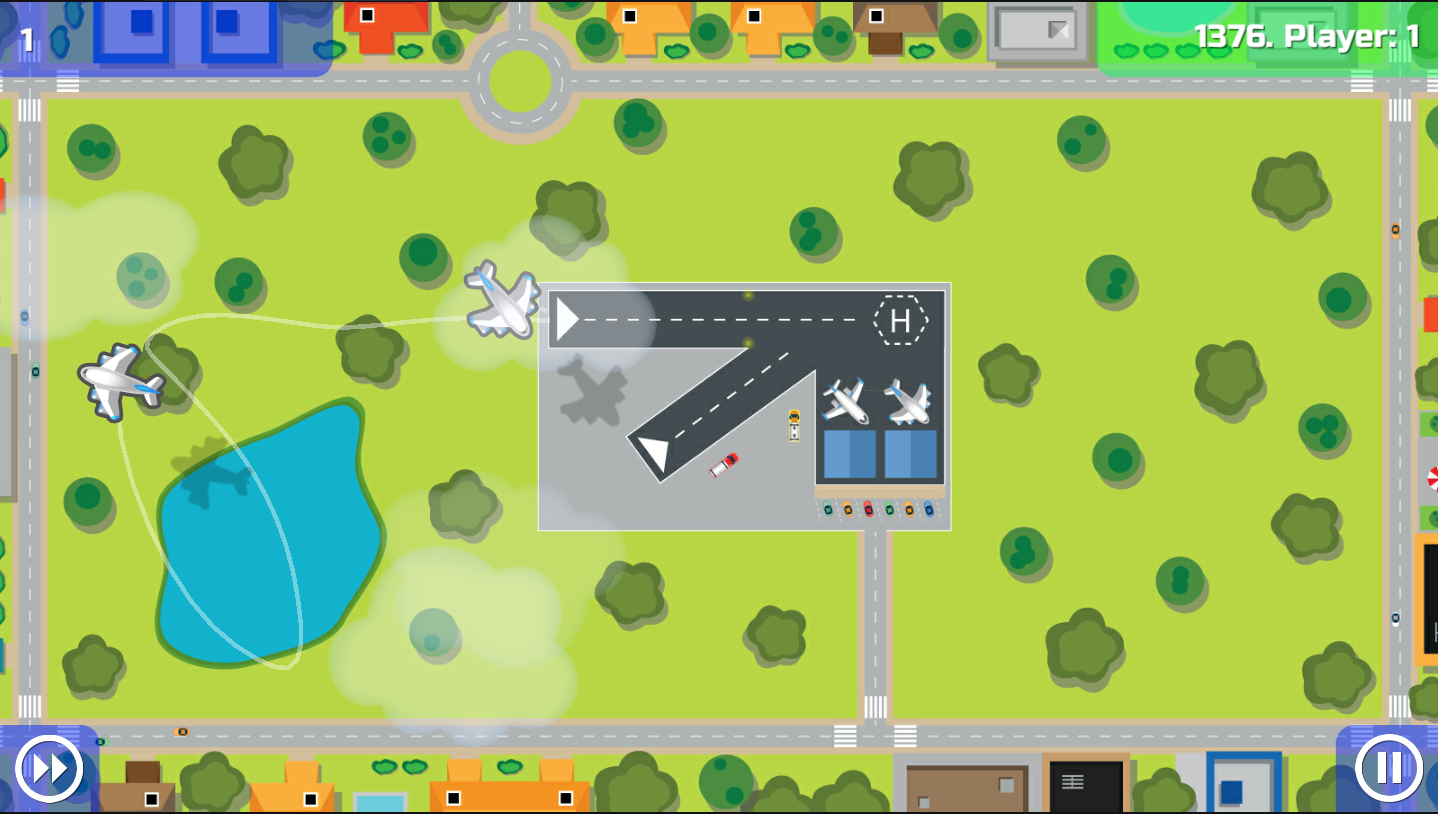Click the red fire truck on the apron
Viewport: 1438px width, 814px height.
[723, 465]
